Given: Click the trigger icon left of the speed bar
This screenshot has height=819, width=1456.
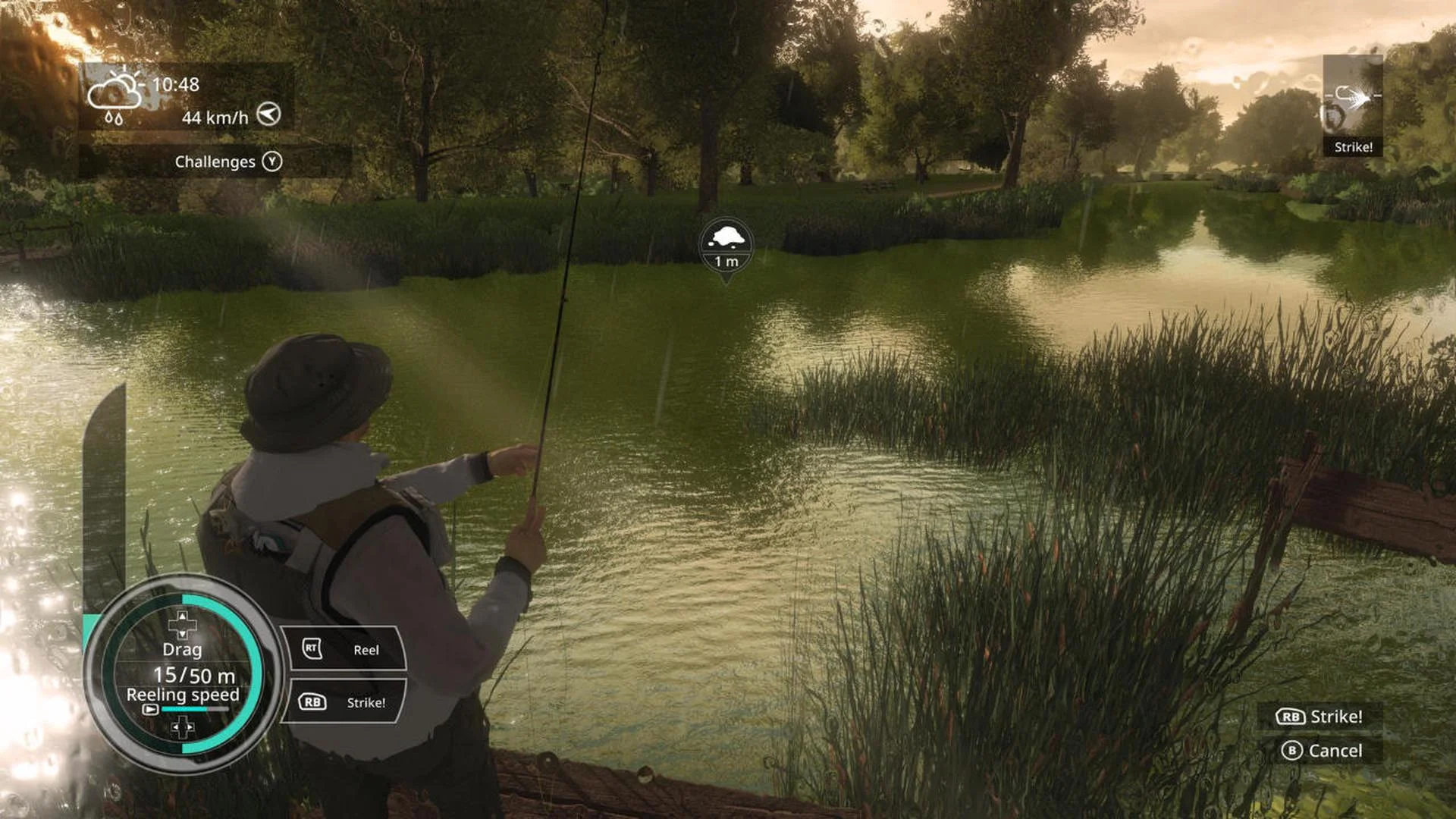Looking at the screenshot, I should tap(151, 710).
